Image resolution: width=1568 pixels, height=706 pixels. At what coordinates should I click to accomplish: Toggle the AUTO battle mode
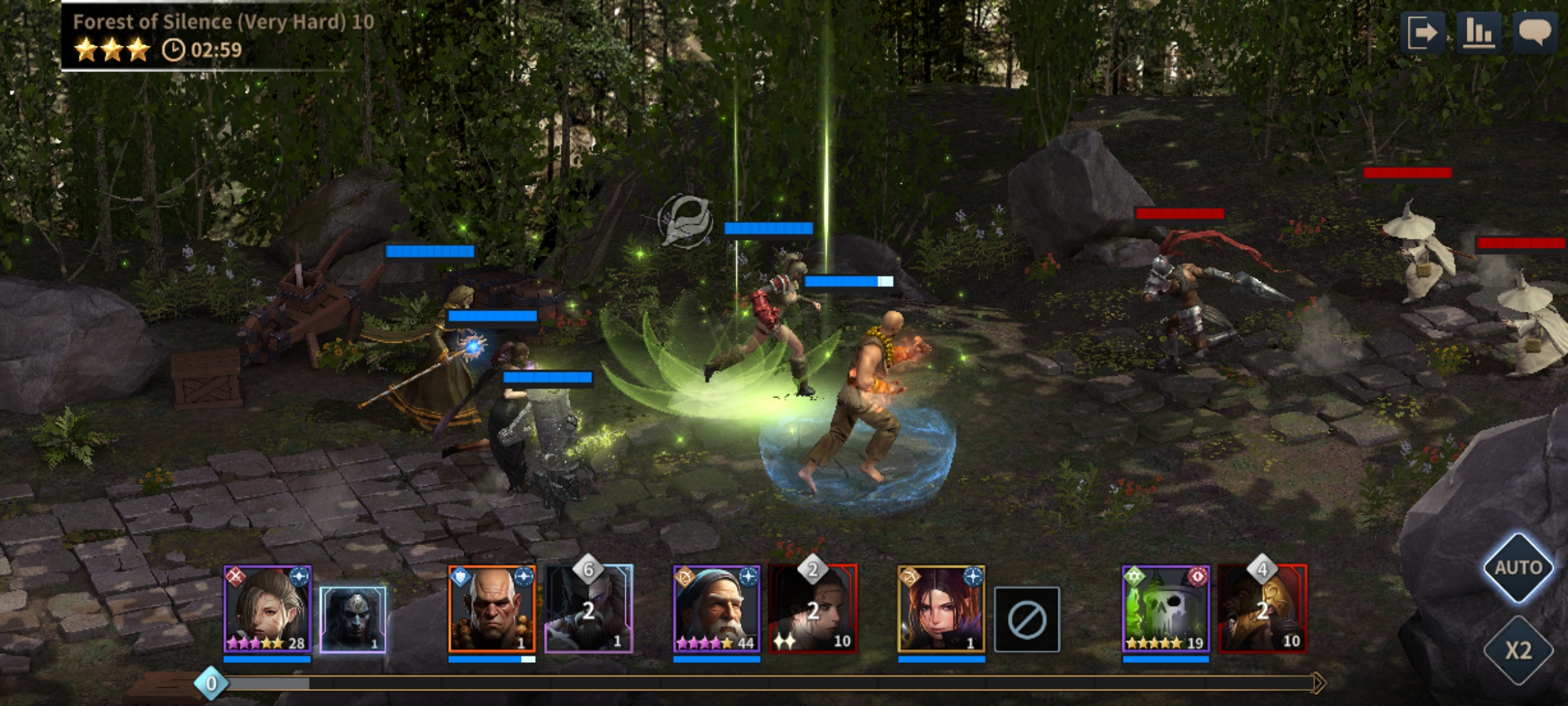[1518, 567]
